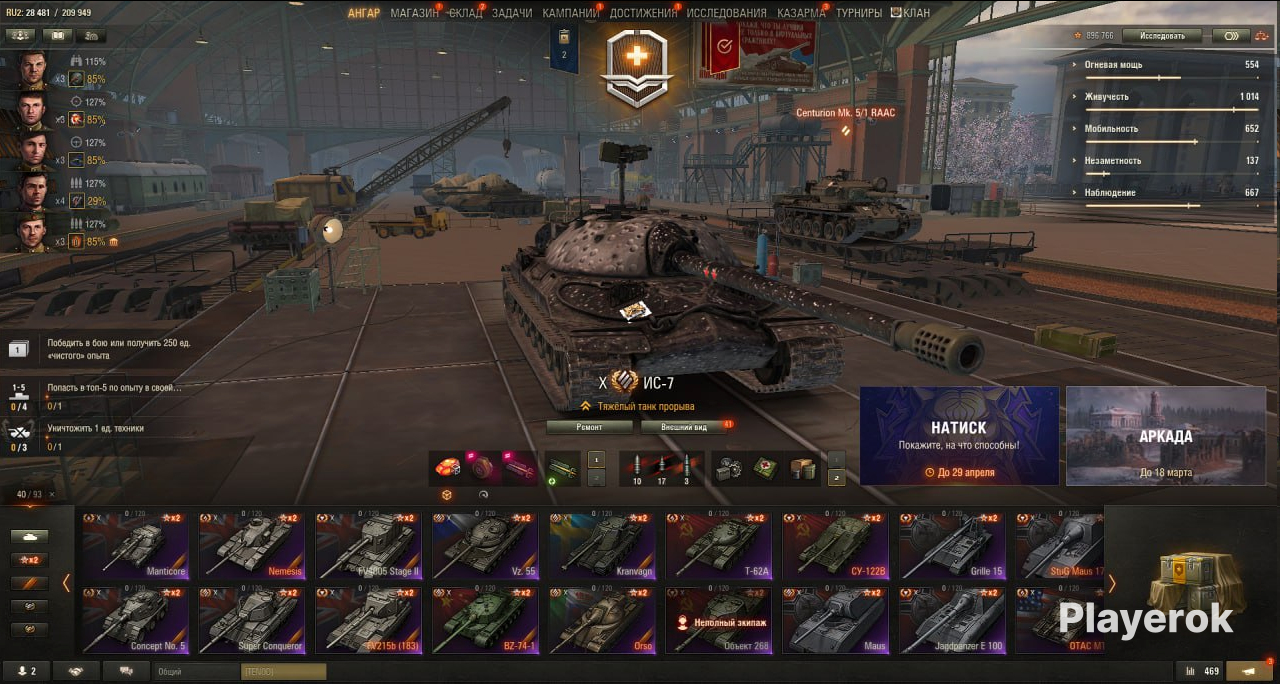Switch to the Склад tab
Screen dimensions: 1280x684
(x=465, y=13)
